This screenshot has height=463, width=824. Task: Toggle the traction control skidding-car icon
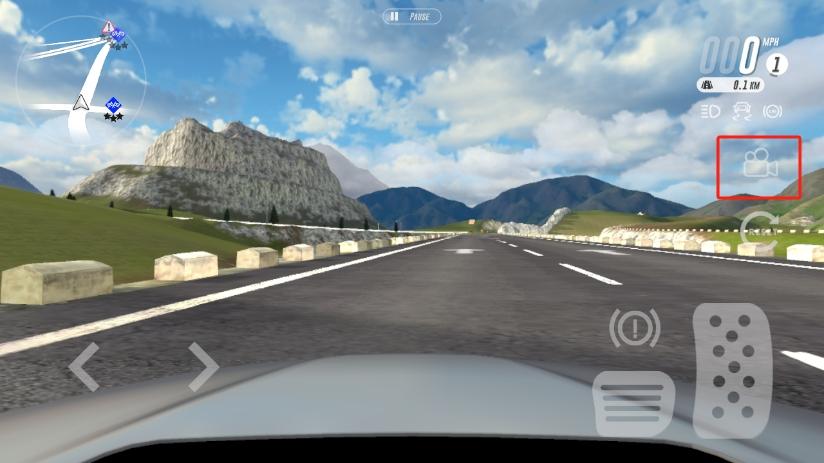click(x=742, y=111)
